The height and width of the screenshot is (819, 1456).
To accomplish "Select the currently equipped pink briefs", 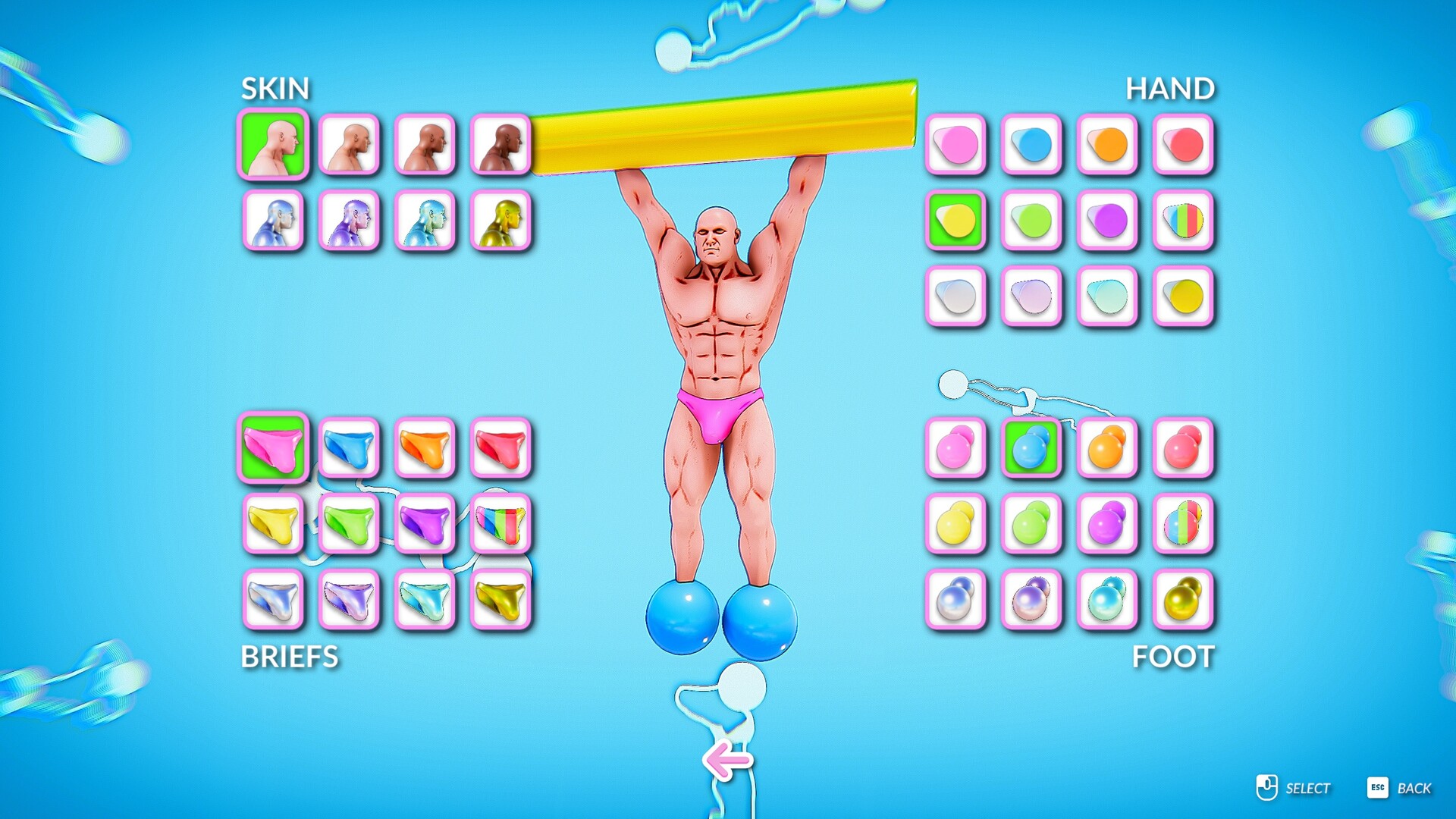I will tap(273, 447).
